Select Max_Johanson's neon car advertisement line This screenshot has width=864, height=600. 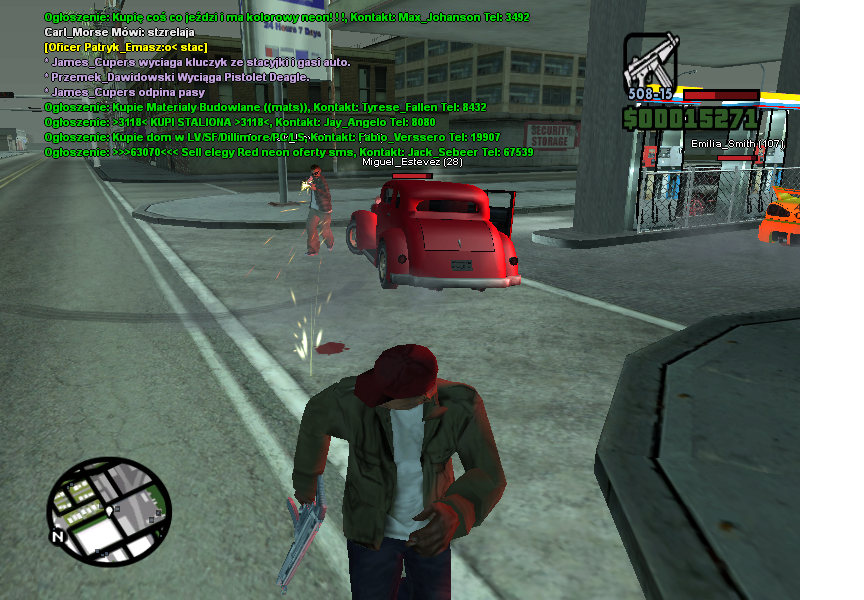click(x=286, y=17)
